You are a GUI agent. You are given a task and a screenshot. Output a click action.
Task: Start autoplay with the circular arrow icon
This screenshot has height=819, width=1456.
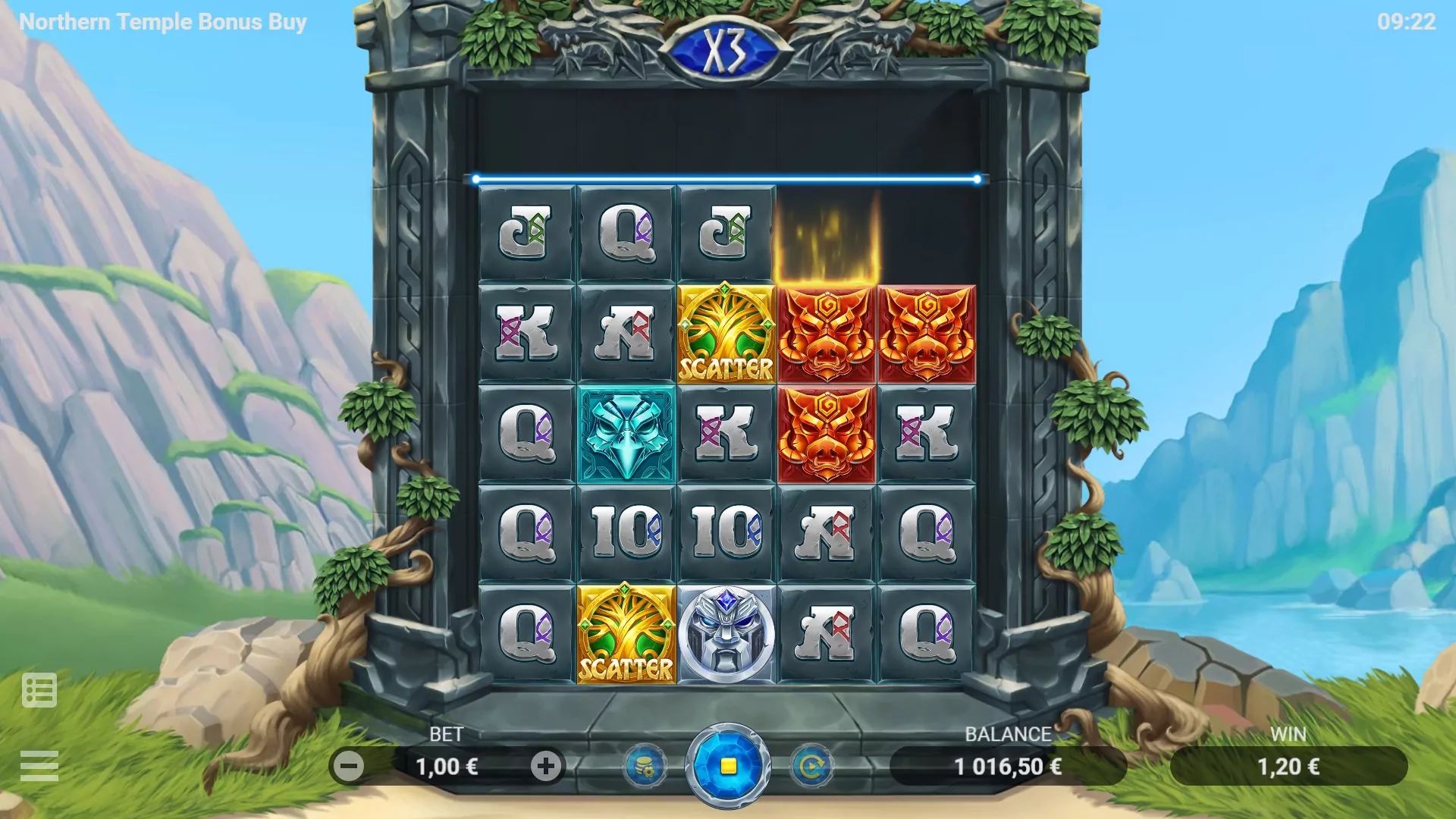810,766
